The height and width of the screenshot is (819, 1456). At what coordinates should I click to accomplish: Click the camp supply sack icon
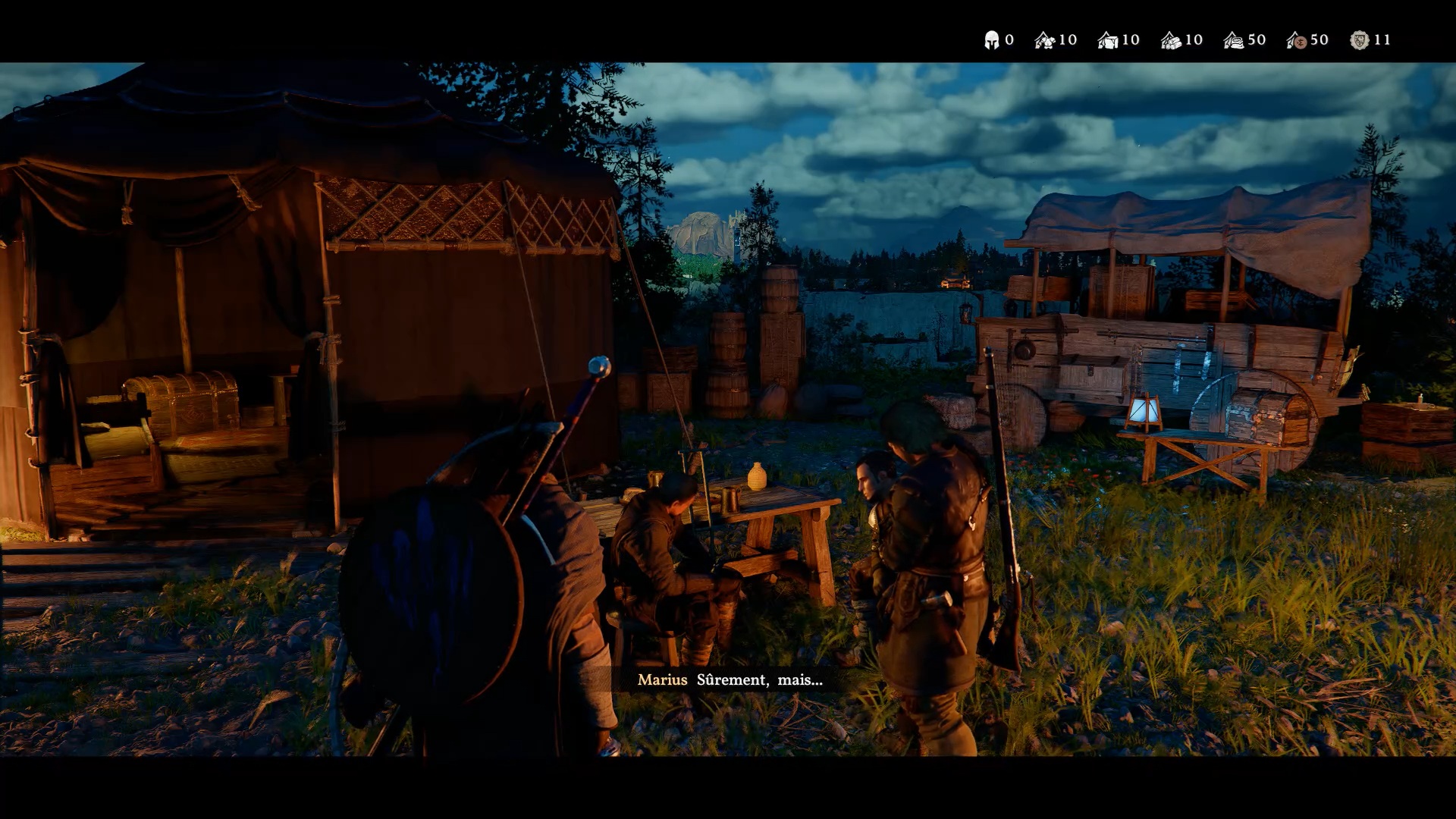click(1234, 40)
